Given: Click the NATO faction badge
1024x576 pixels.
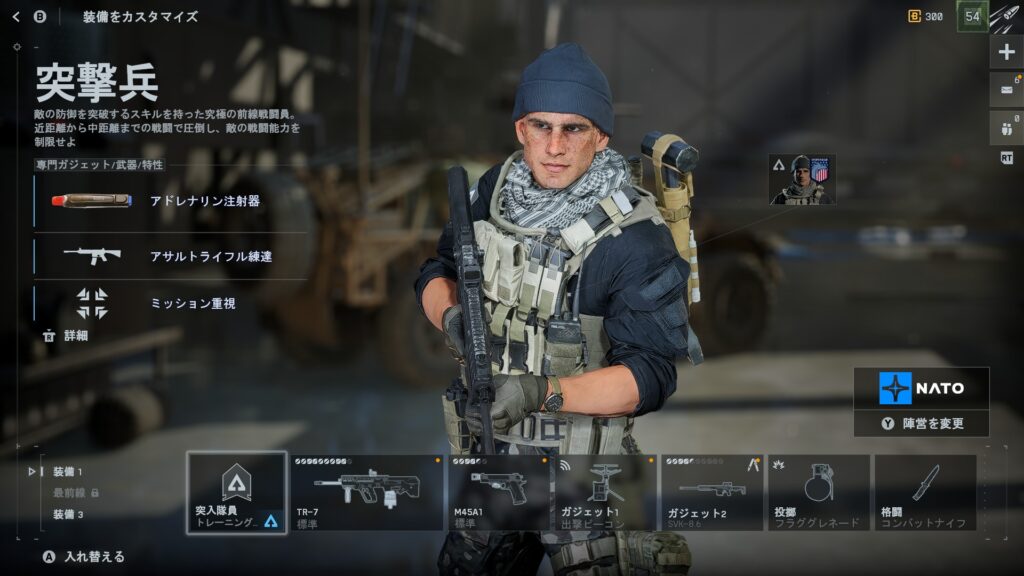Looking at the screenshot, I should (x=921, y=388).
